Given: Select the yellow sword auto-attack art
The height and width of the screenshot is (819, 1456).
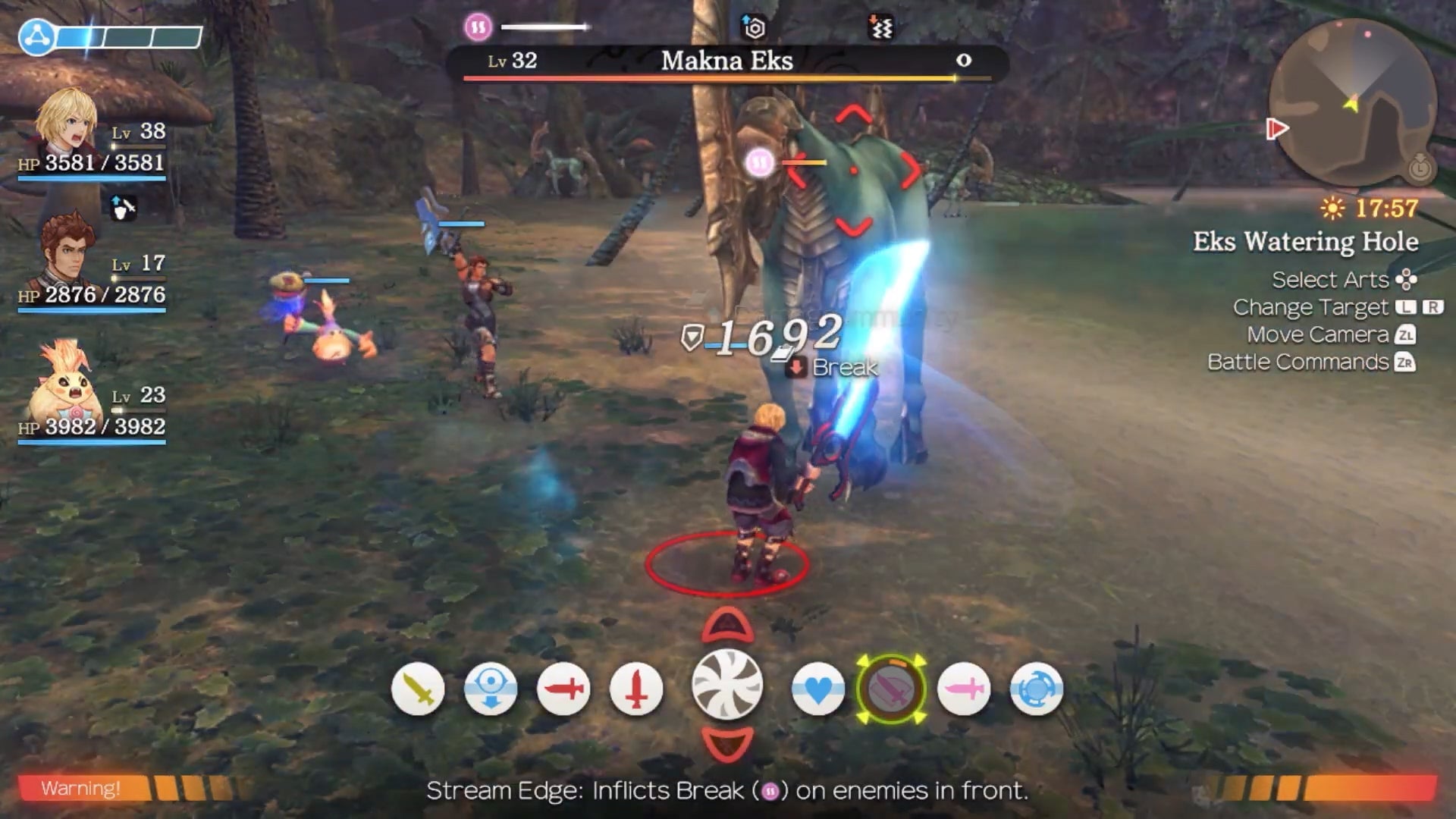Looking at the screenshot, I should (x=417, y=690).
